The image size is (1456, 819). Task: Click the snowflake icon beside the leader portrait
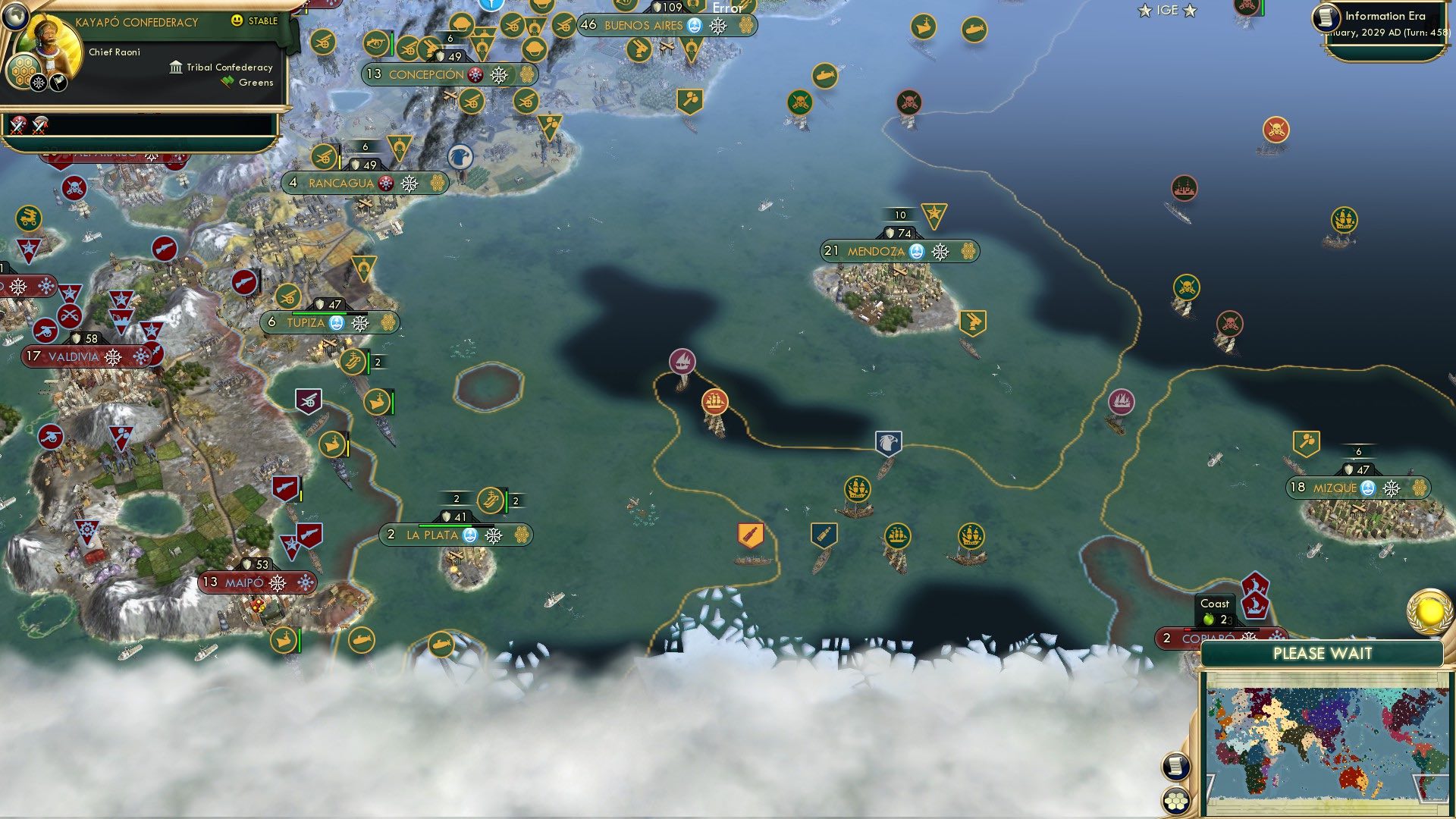coord(38,82)
